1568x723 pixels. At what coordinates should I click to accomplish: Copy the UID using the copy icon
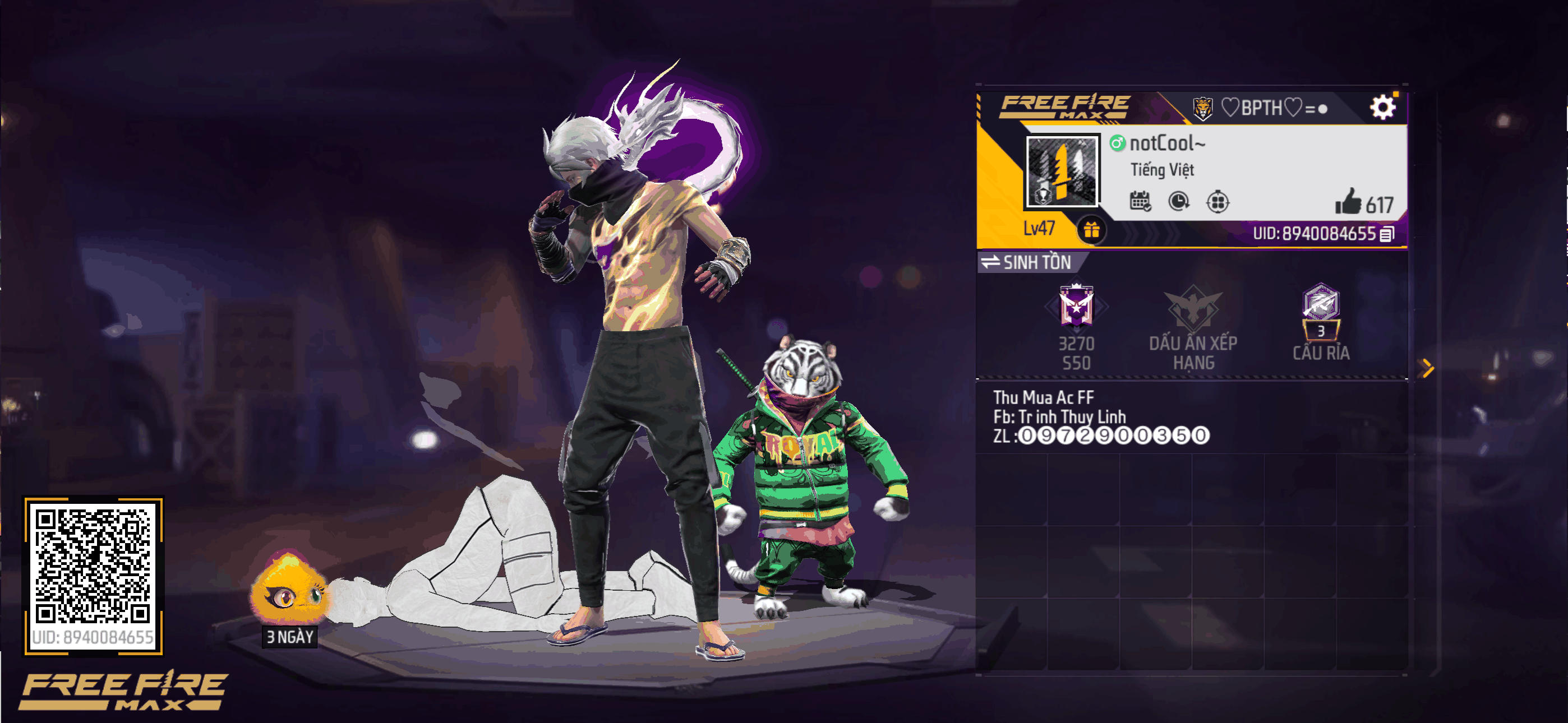[x=1387, y=234]
